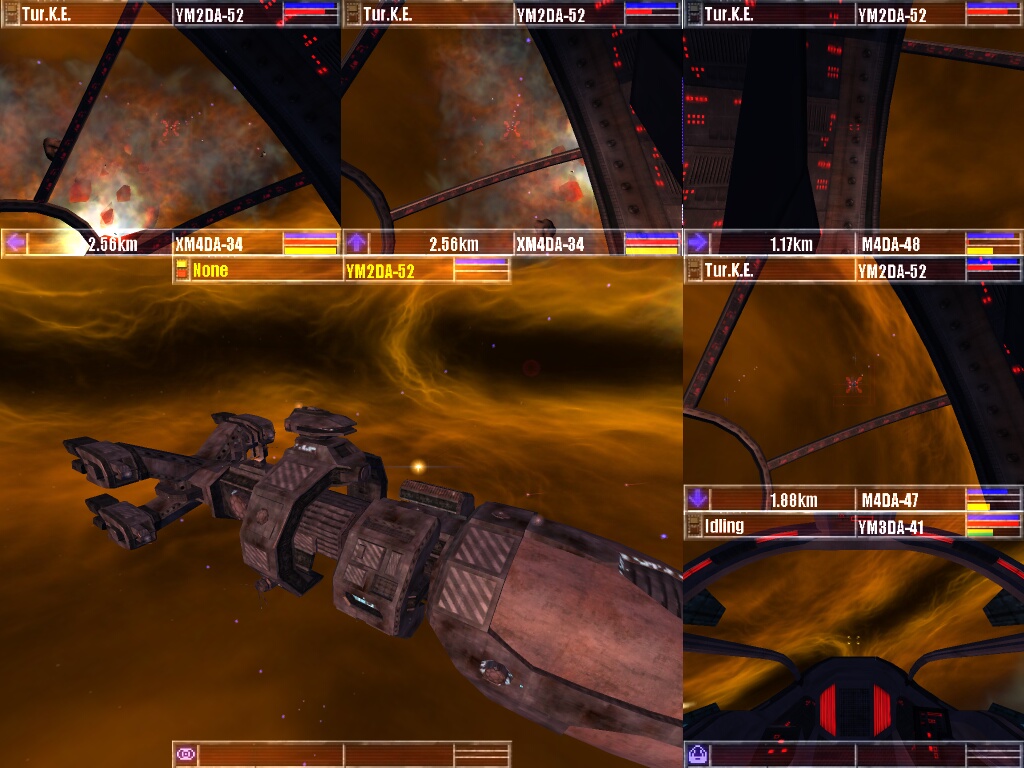Select the 'Idling' ship status bar
This screenshot has width=1024, height=768.
pos(768,526)
